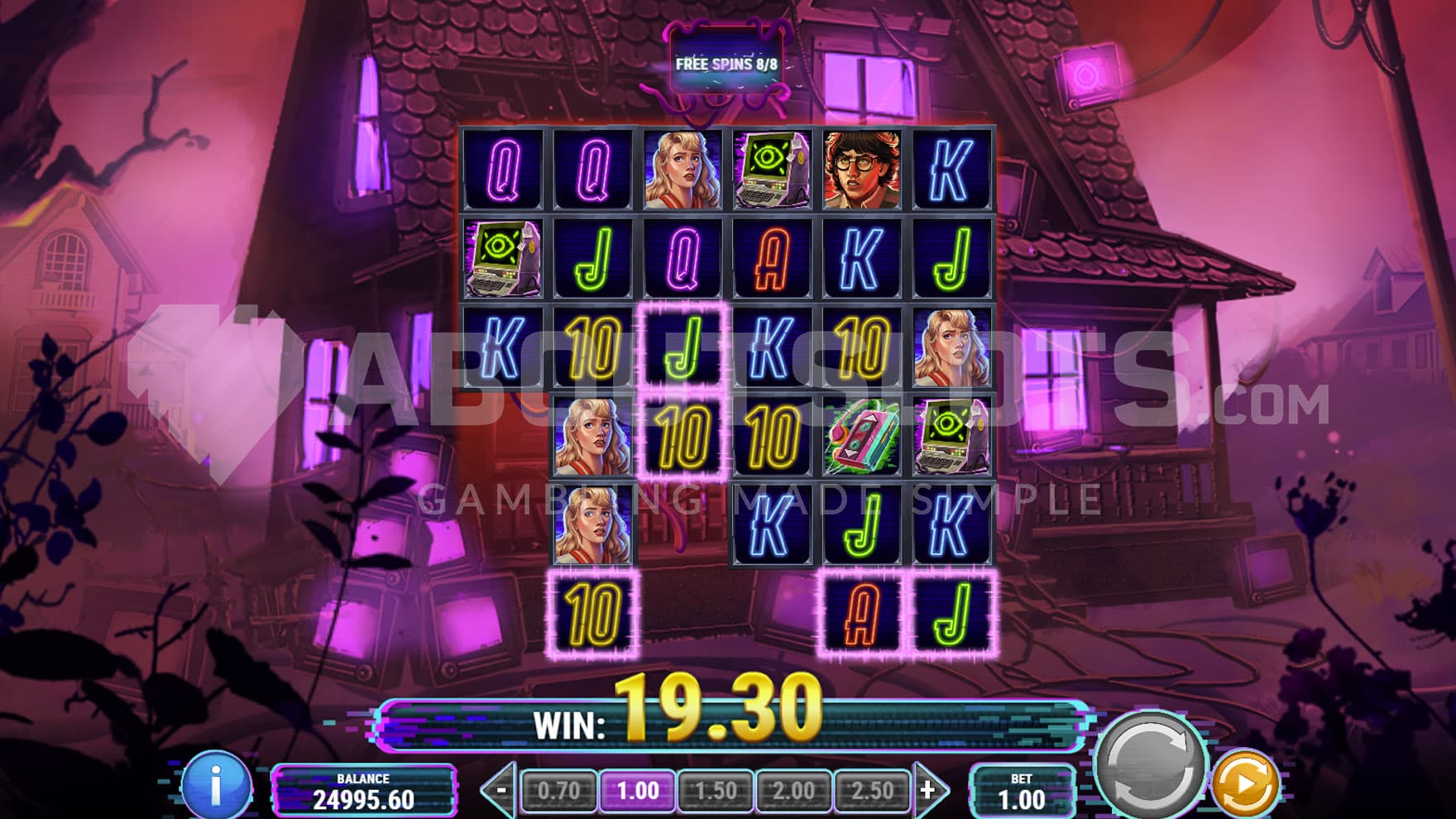Activate the orange autoplay button
1456x819 pixels.
(1246, 783)
